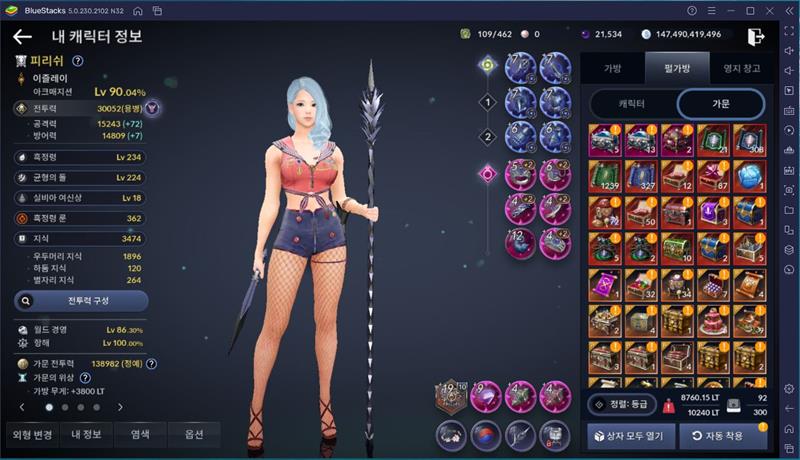Click the help icon beside the character name
Image resolution: width=800 pixels, height=460 pixels.
click(x=77, y=61)
